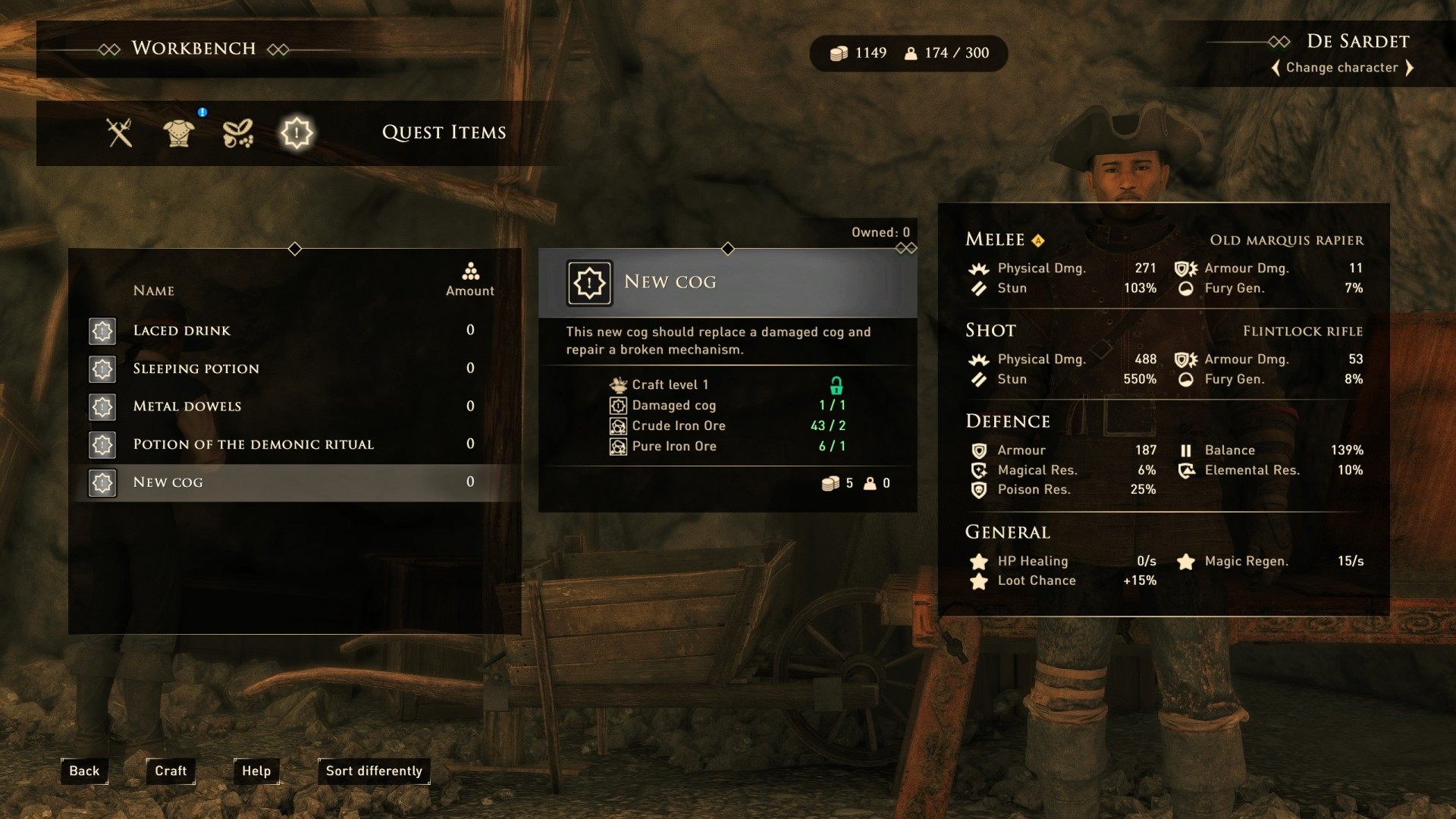The height and width of the screenshot is (819, 1456).
Task: Switch to the previous character arrow
Action: click(1276, 67)
